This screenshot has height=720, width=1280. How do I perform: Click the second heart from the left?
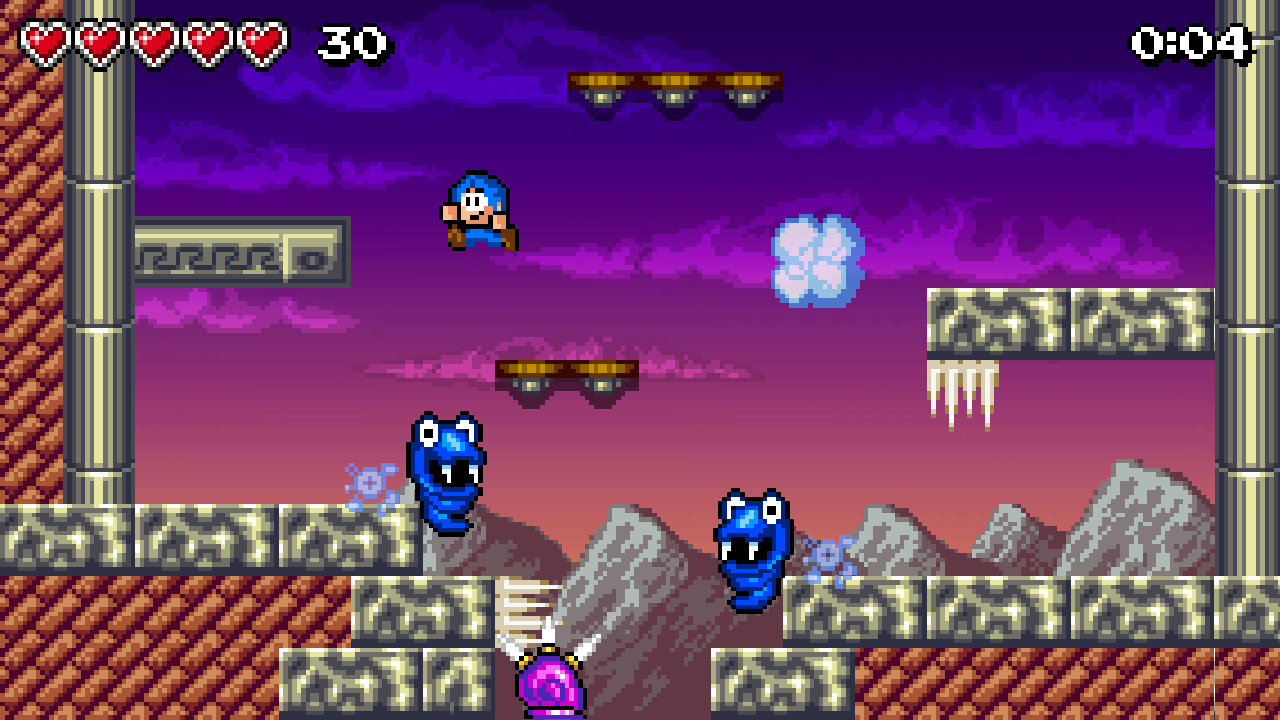click(99, 42)
